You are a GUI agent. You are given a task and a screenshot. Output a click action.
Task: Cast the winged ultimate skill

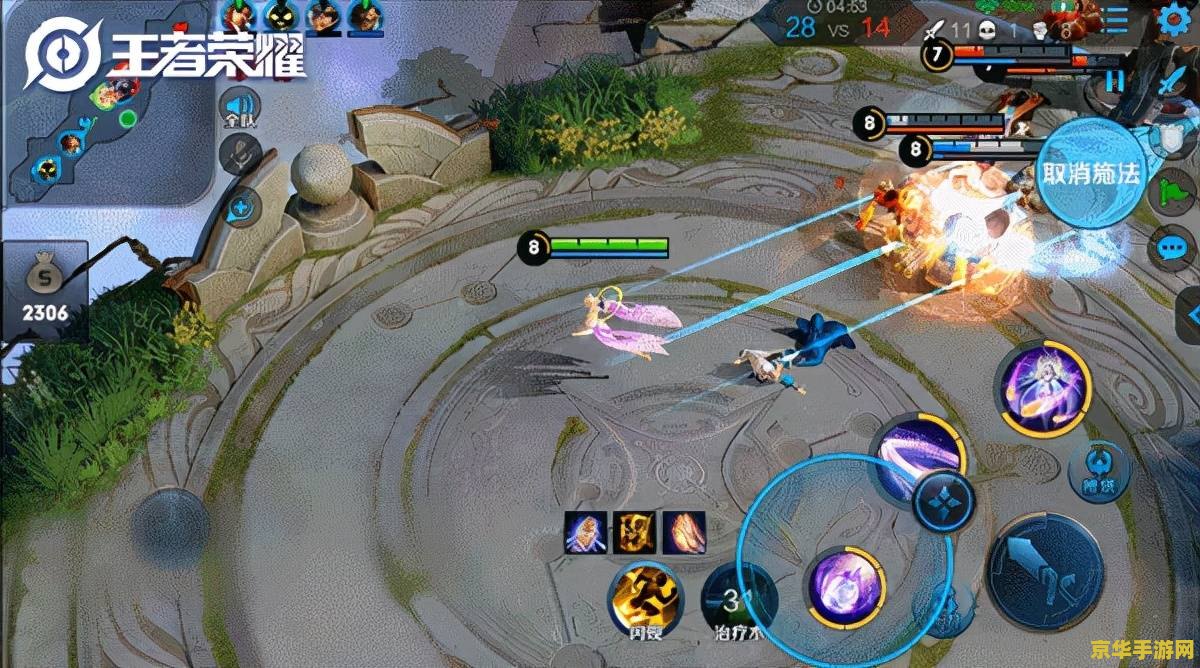[x=1042, y=389]
